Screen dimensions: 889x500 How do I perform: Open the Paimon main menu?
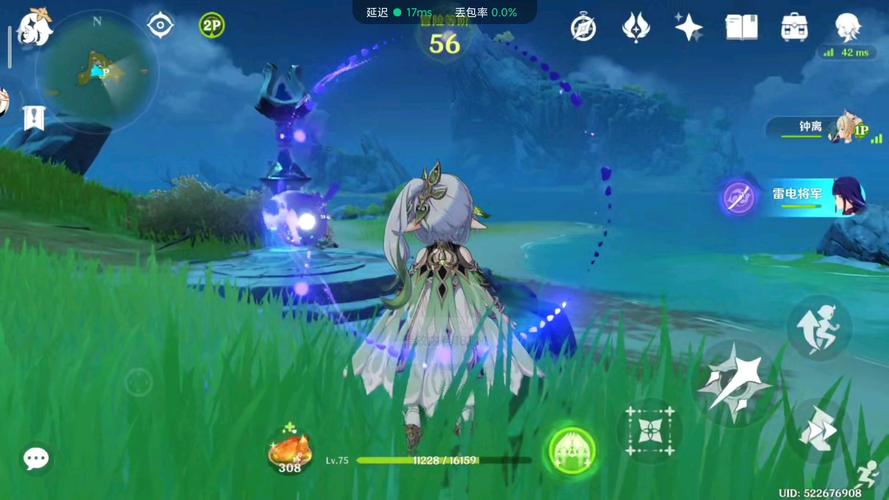34,27
